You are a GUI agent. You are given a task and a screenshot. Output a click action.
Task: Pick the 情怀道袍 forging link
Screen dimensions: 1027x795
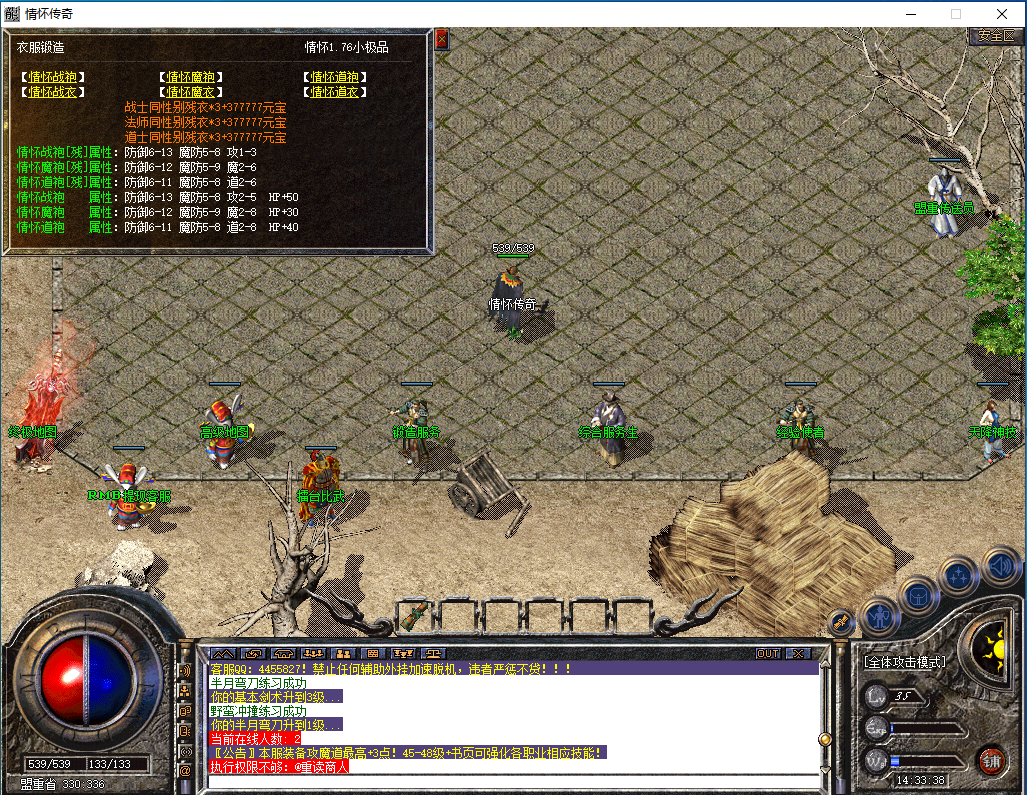pos(334,77)
